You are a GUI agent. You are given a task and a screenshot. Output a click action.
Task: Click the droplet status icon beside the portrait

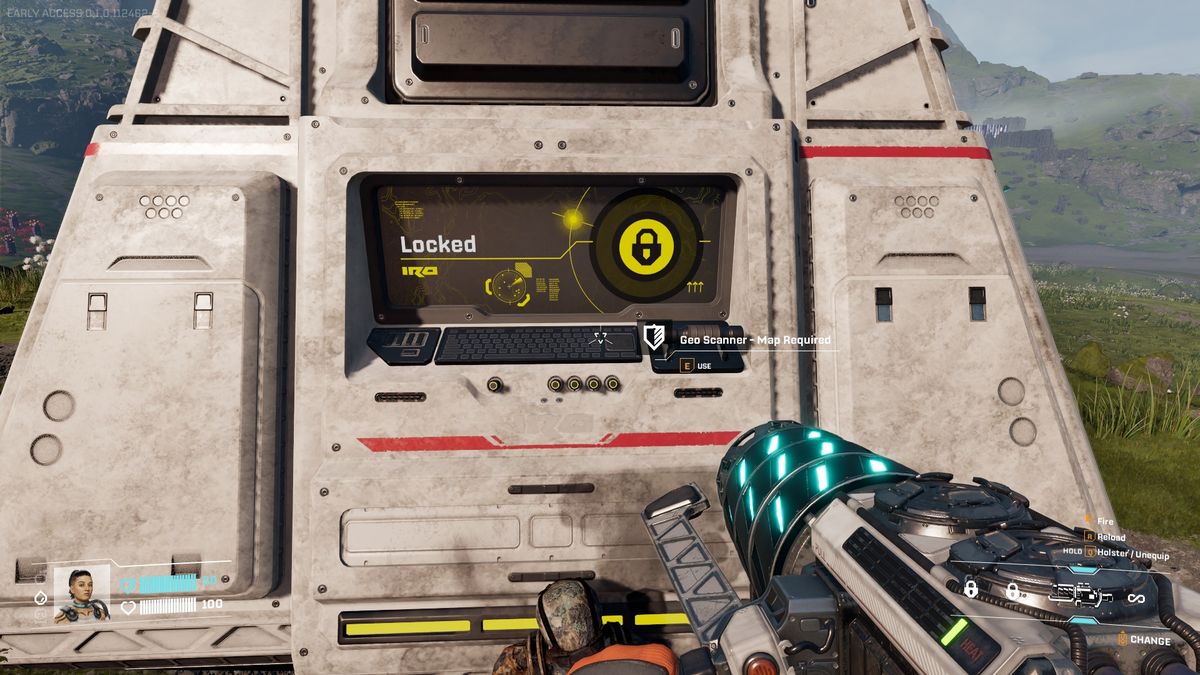[41, 597]
